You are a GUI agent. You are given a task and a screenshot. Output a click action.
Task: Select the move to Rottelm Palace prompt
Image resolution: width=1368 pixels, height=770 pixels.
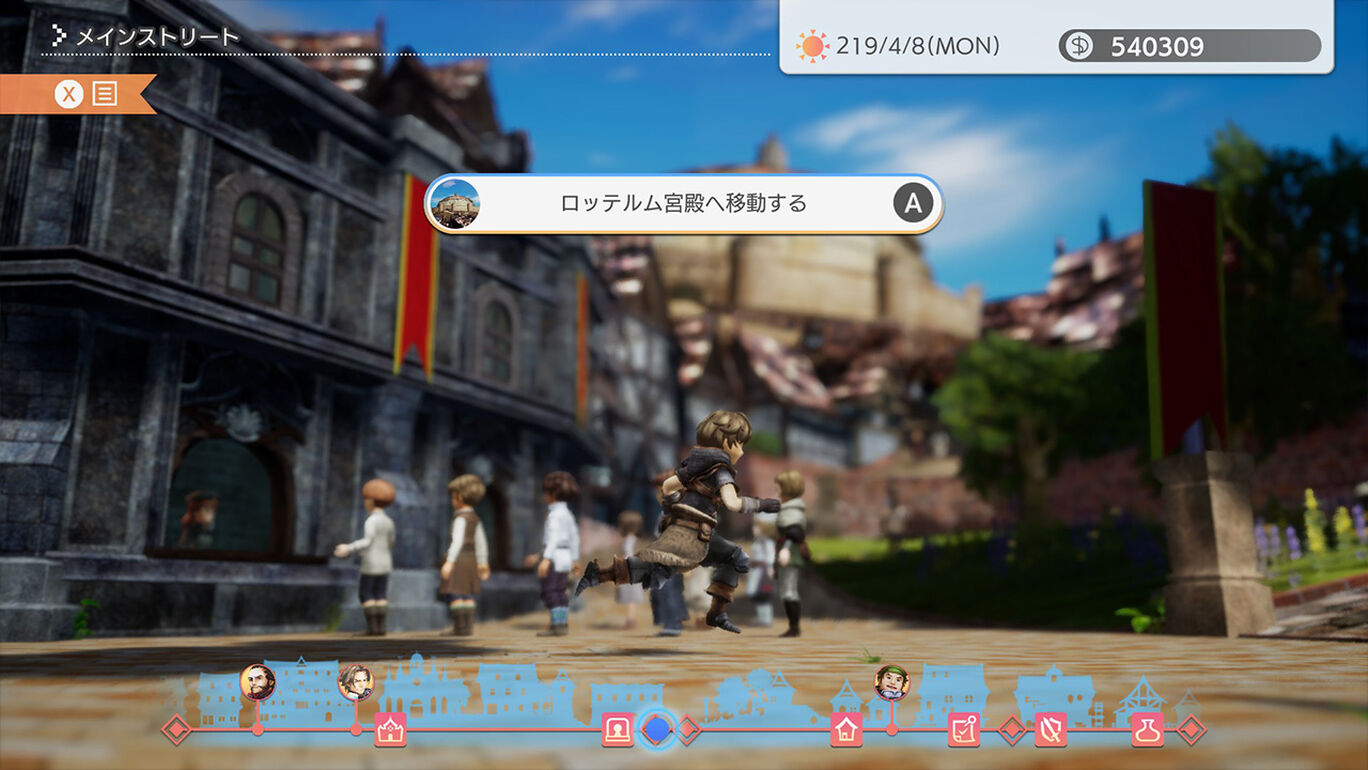coord(684,204)
